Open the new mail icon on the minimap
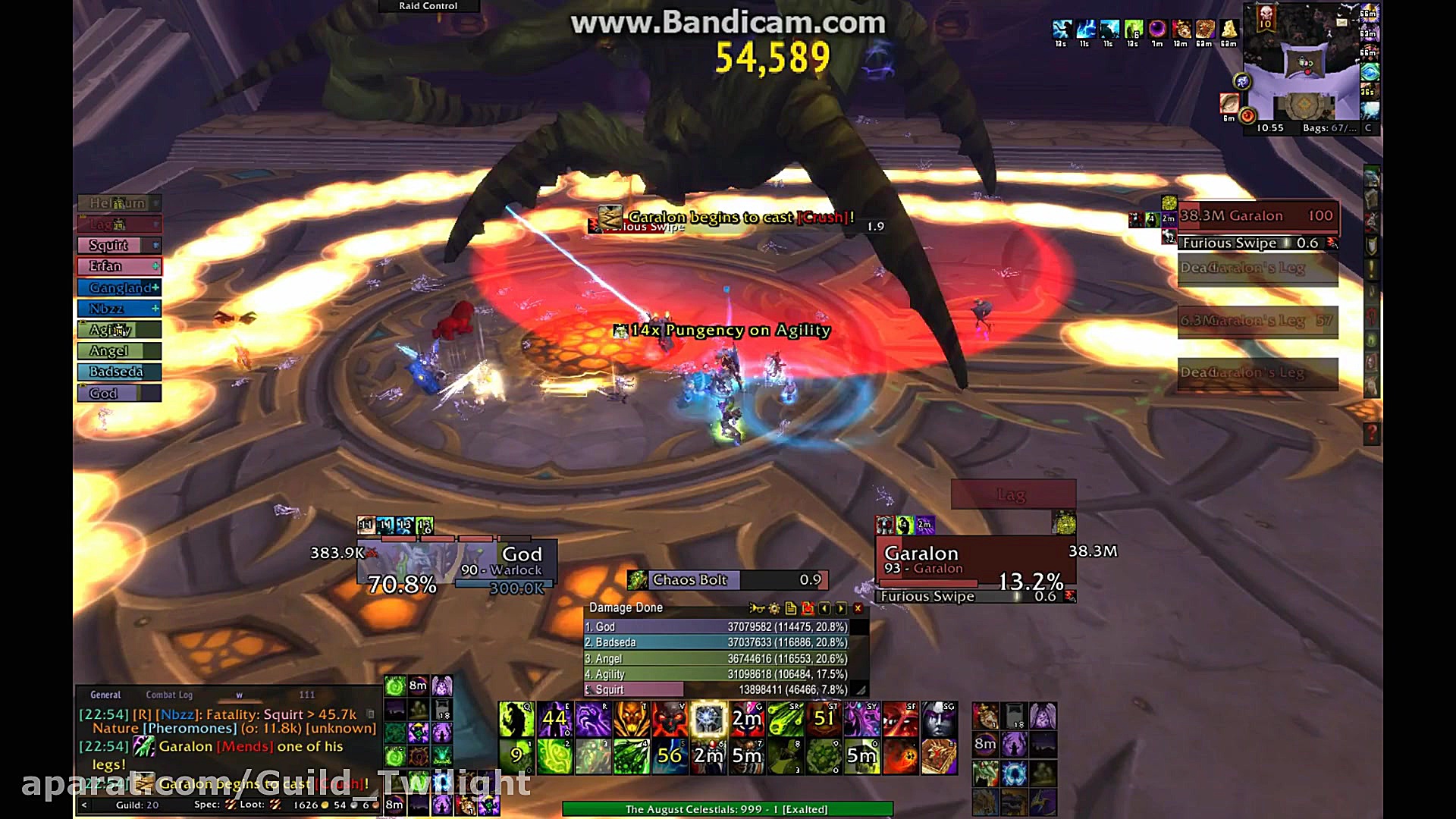The width and height of the screenshot is (1456, 819). 1342,24
